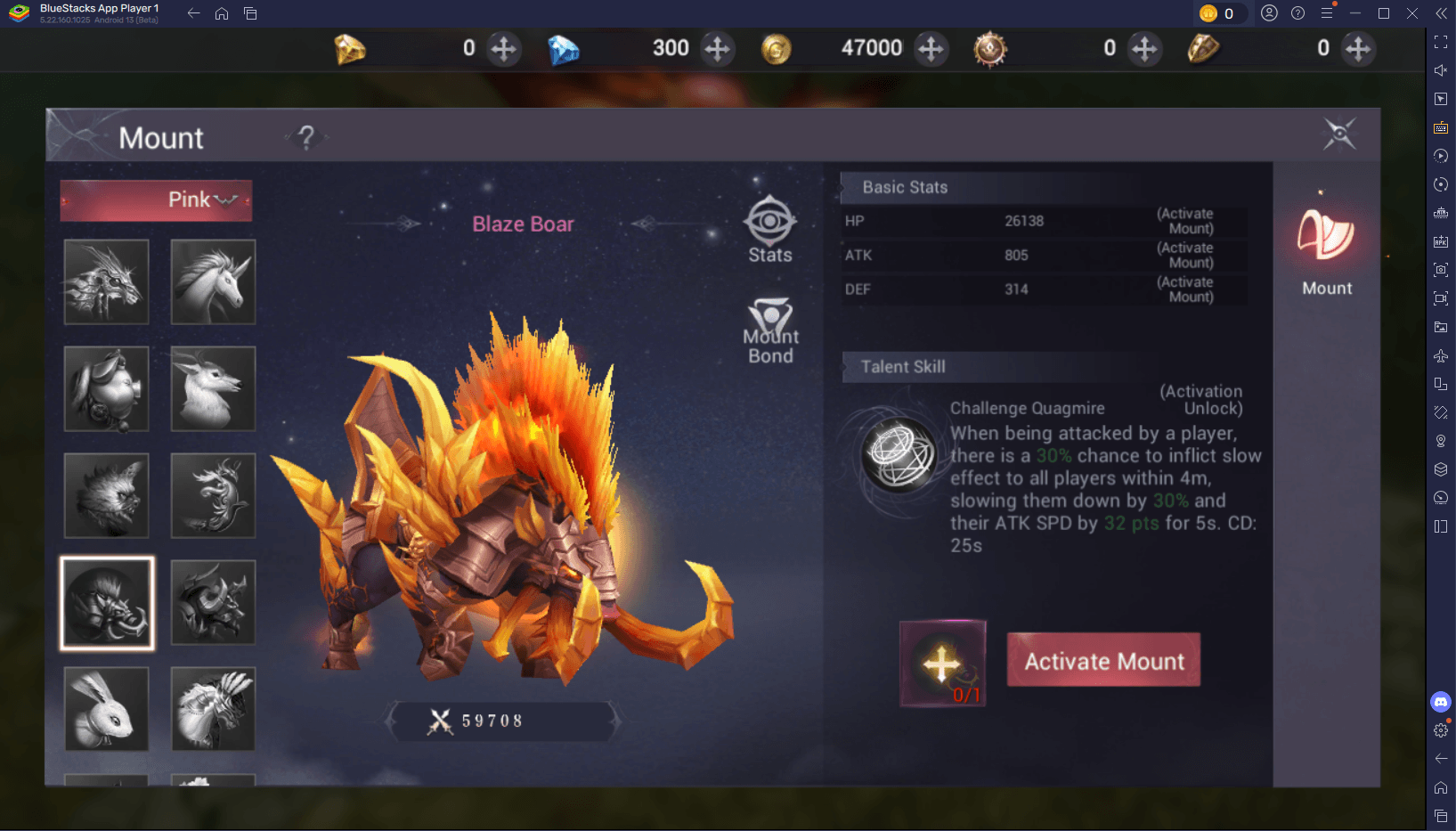Click the Install APK sidebar icon
This screenshot has height=831, width=1456.
tap(1440, 241)
